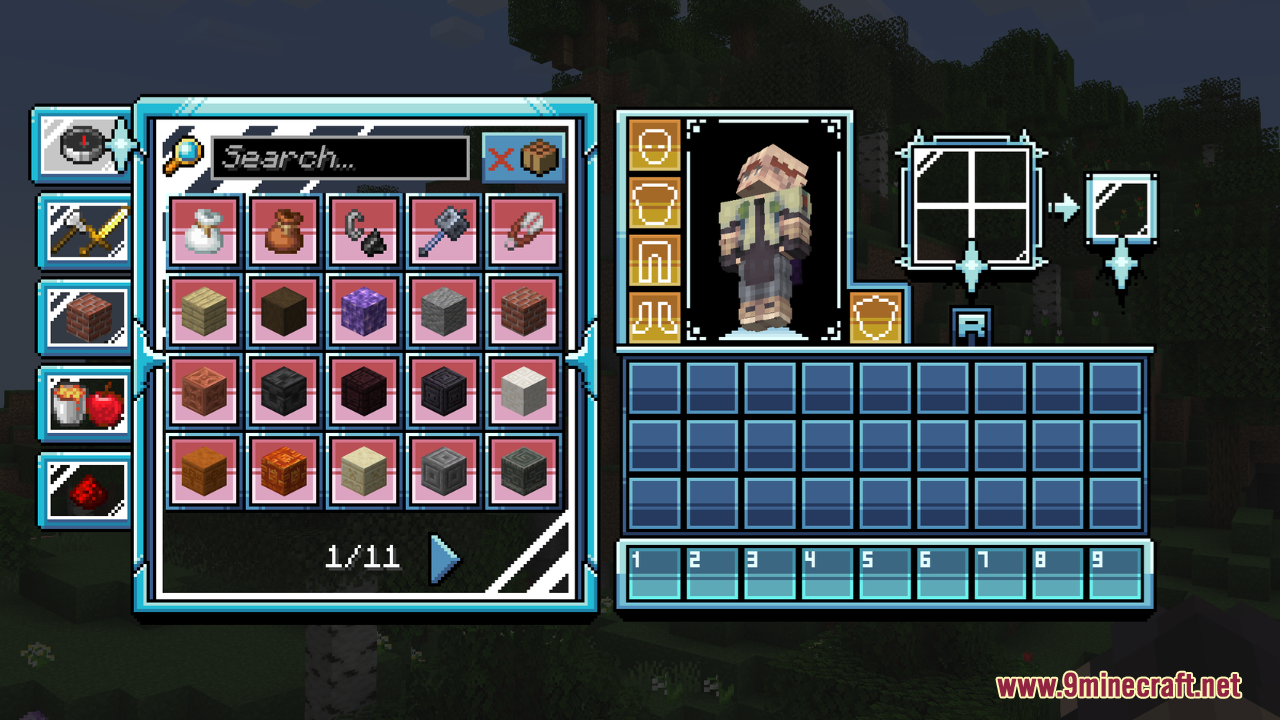Go to the next item page arrow

444,559
